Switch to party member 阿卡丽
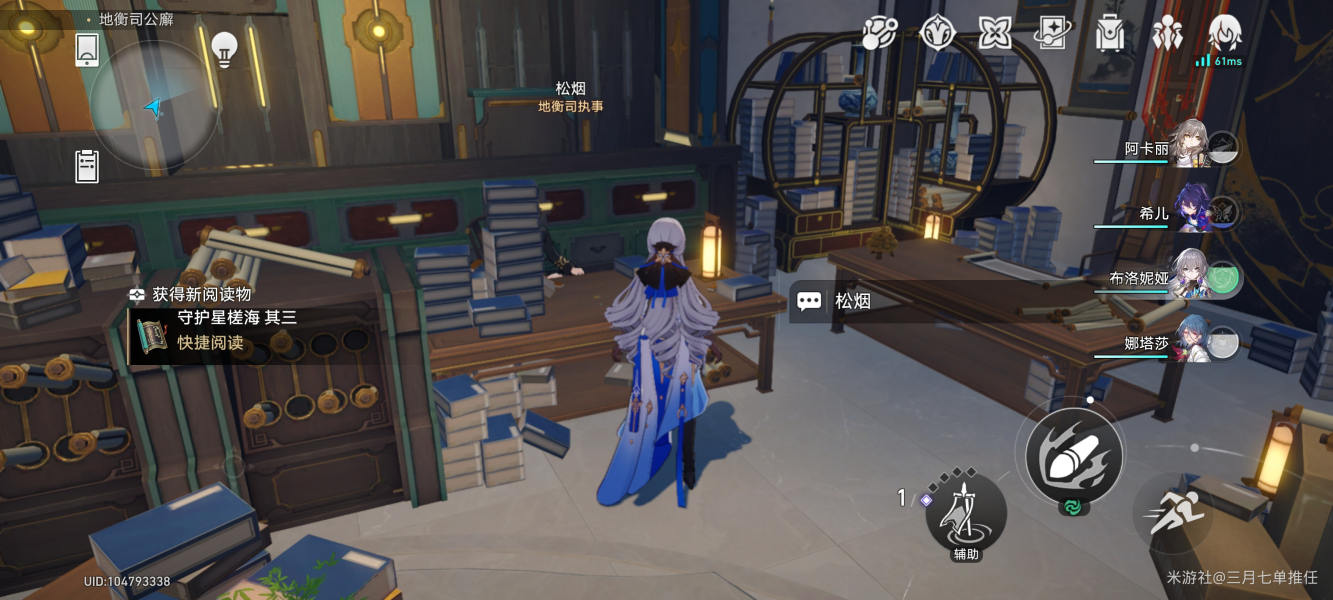The image size is (1333, 600). click(1190, 146)
